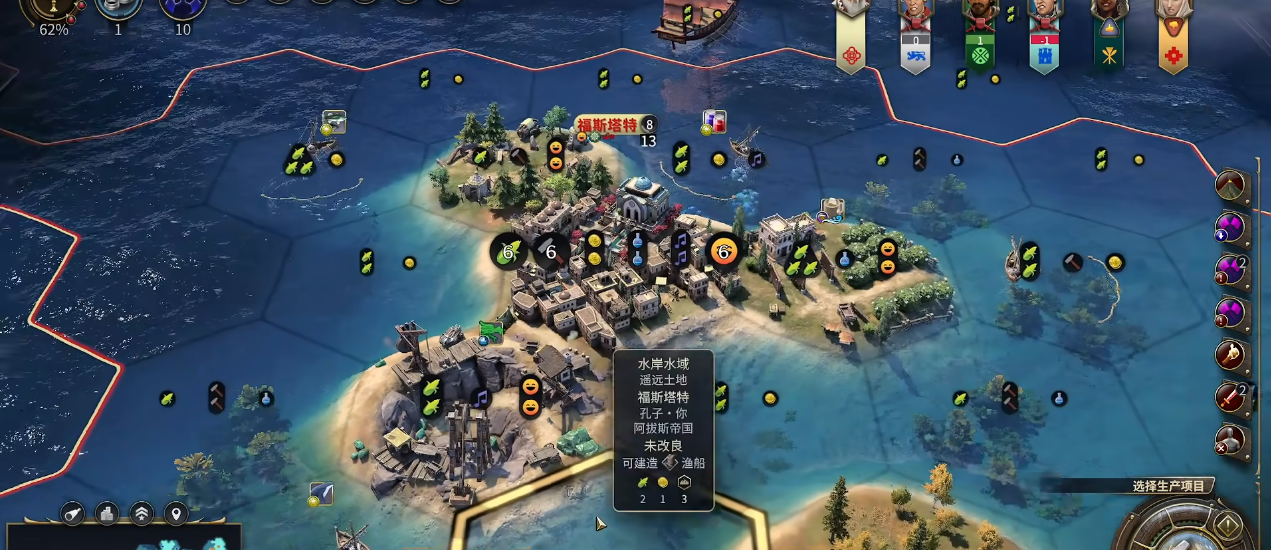Click the gold orb showing 62%
Viewport: 1271px width, 550px height.
[54, 8]
